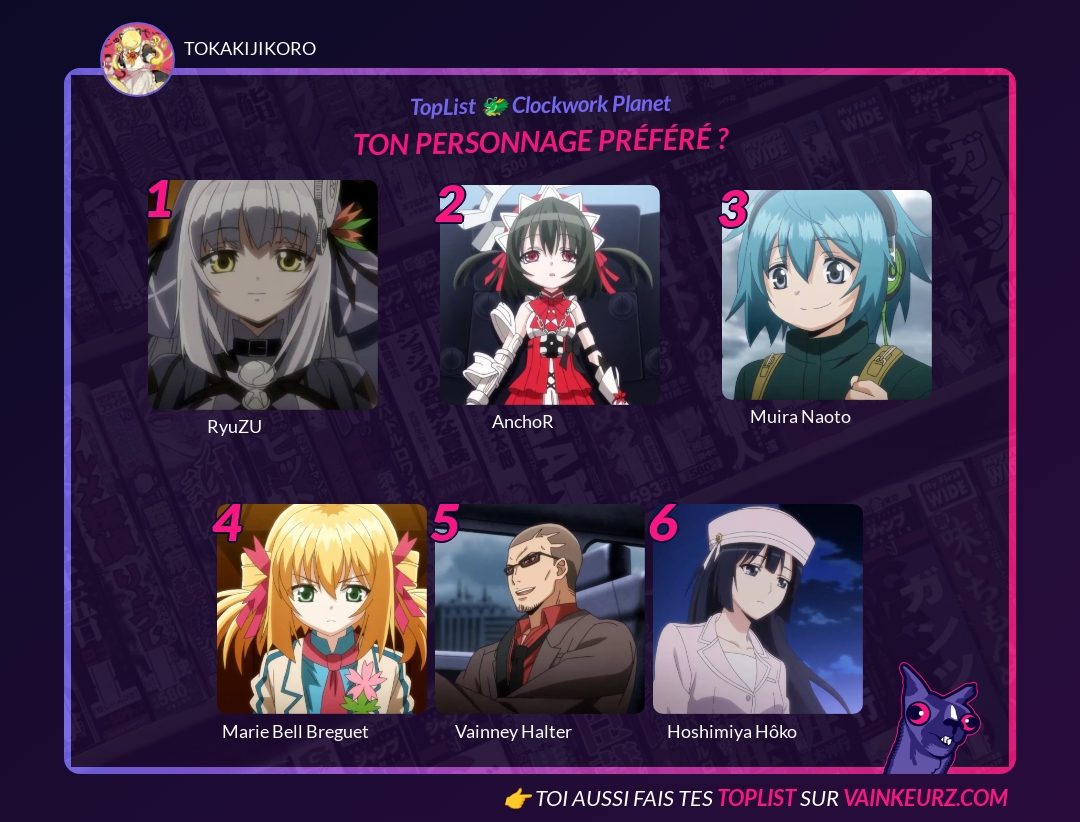
Task: Select Marie Bell Breguet's thumbnail
Action: tap(322, 608)
